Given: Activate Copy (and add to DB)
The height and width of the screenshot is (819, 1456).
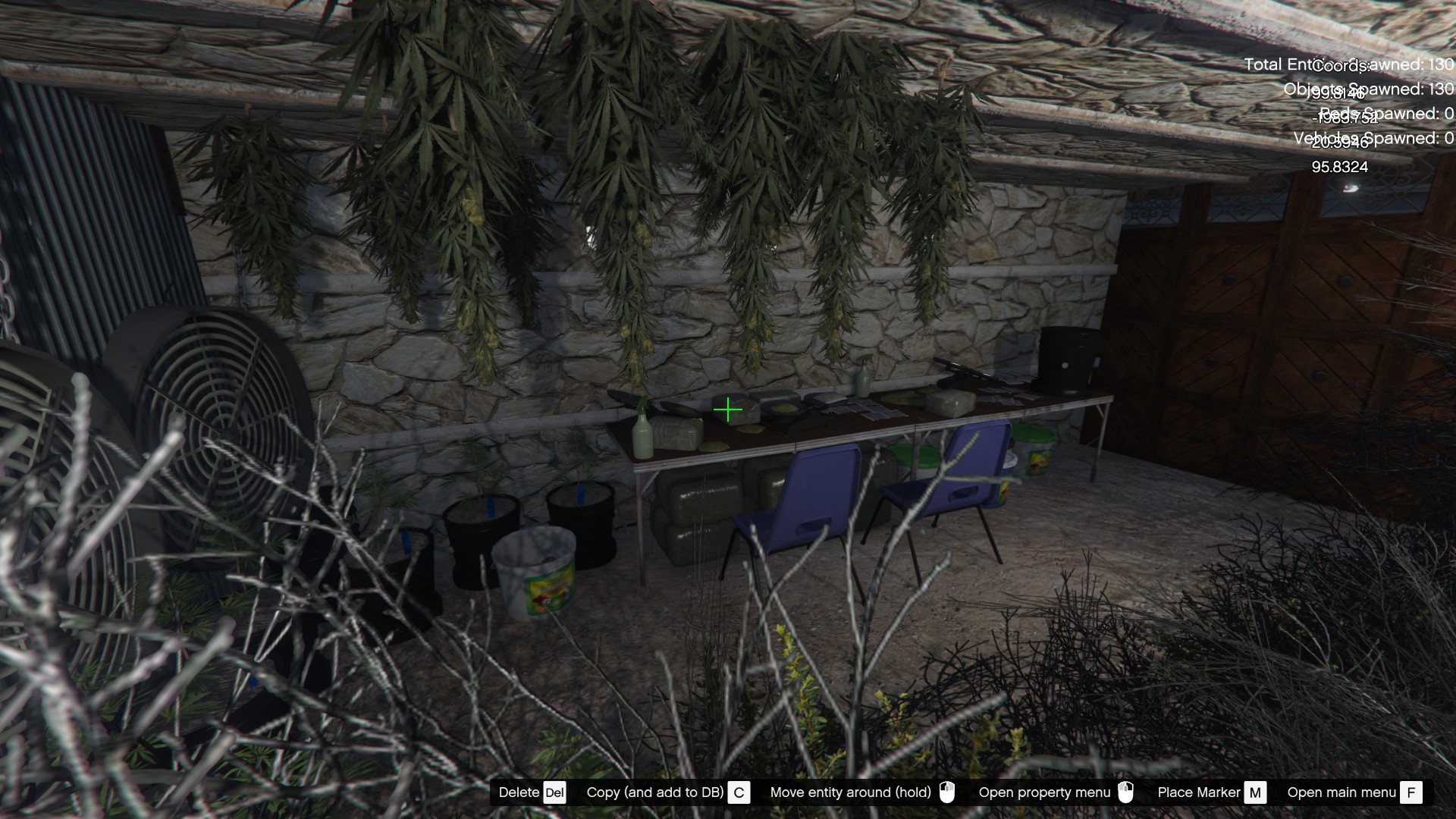Looking at the screenshot, I should (x=654, y=792).
